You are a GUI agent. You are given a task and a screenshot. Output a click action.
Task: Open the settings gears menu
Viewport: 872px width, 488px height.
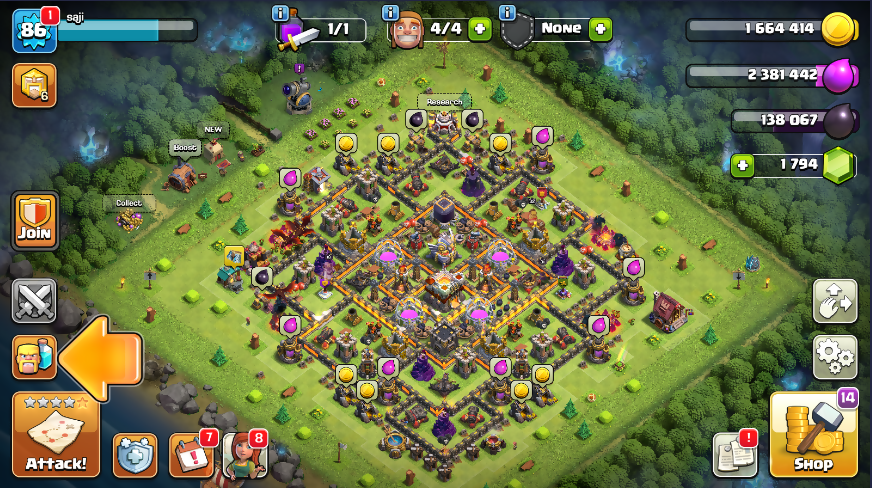point(834,354)
